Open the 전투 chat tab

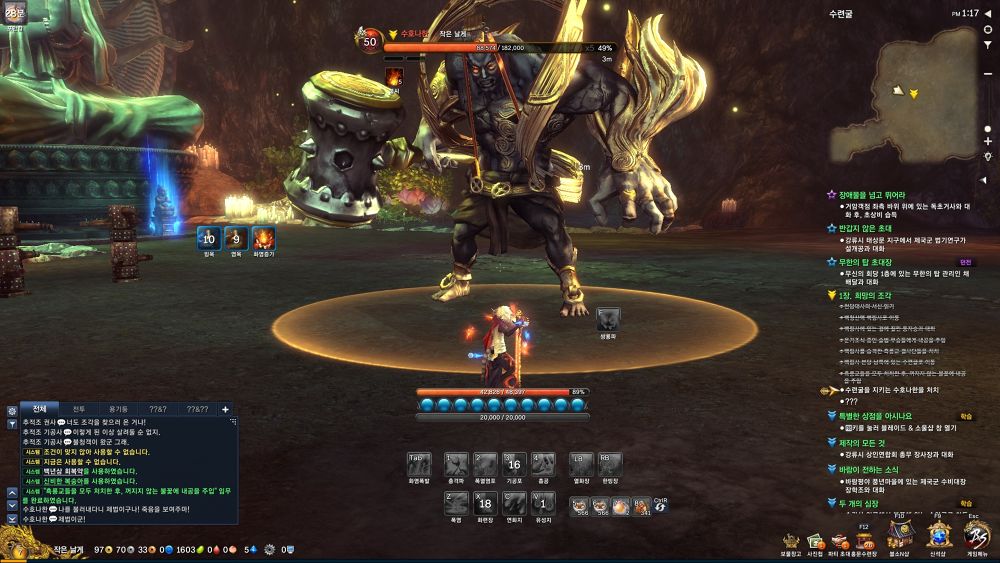(78, 409)
